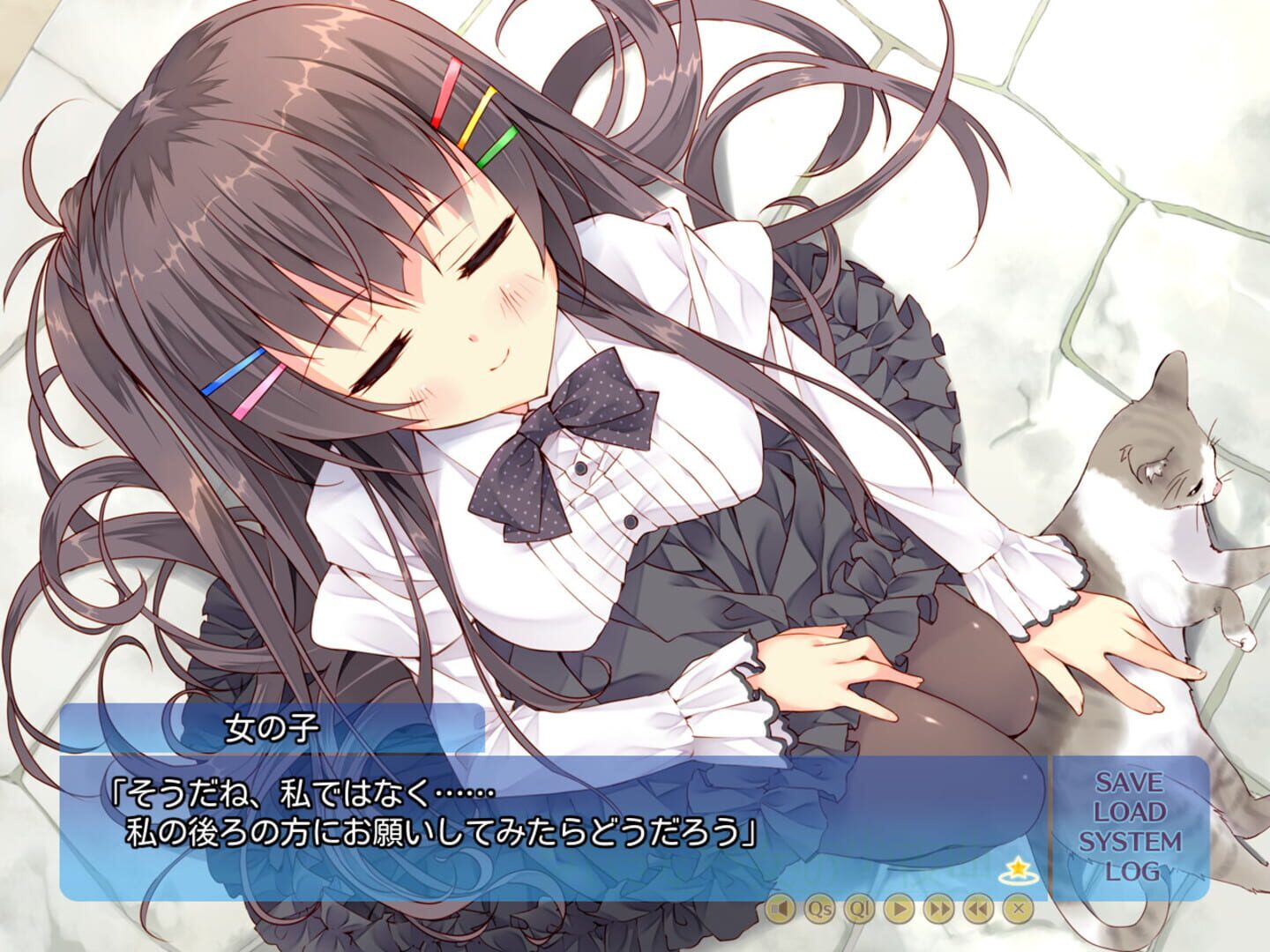Activate skip mode with the fast-forward icon

[x=940, y=910]
